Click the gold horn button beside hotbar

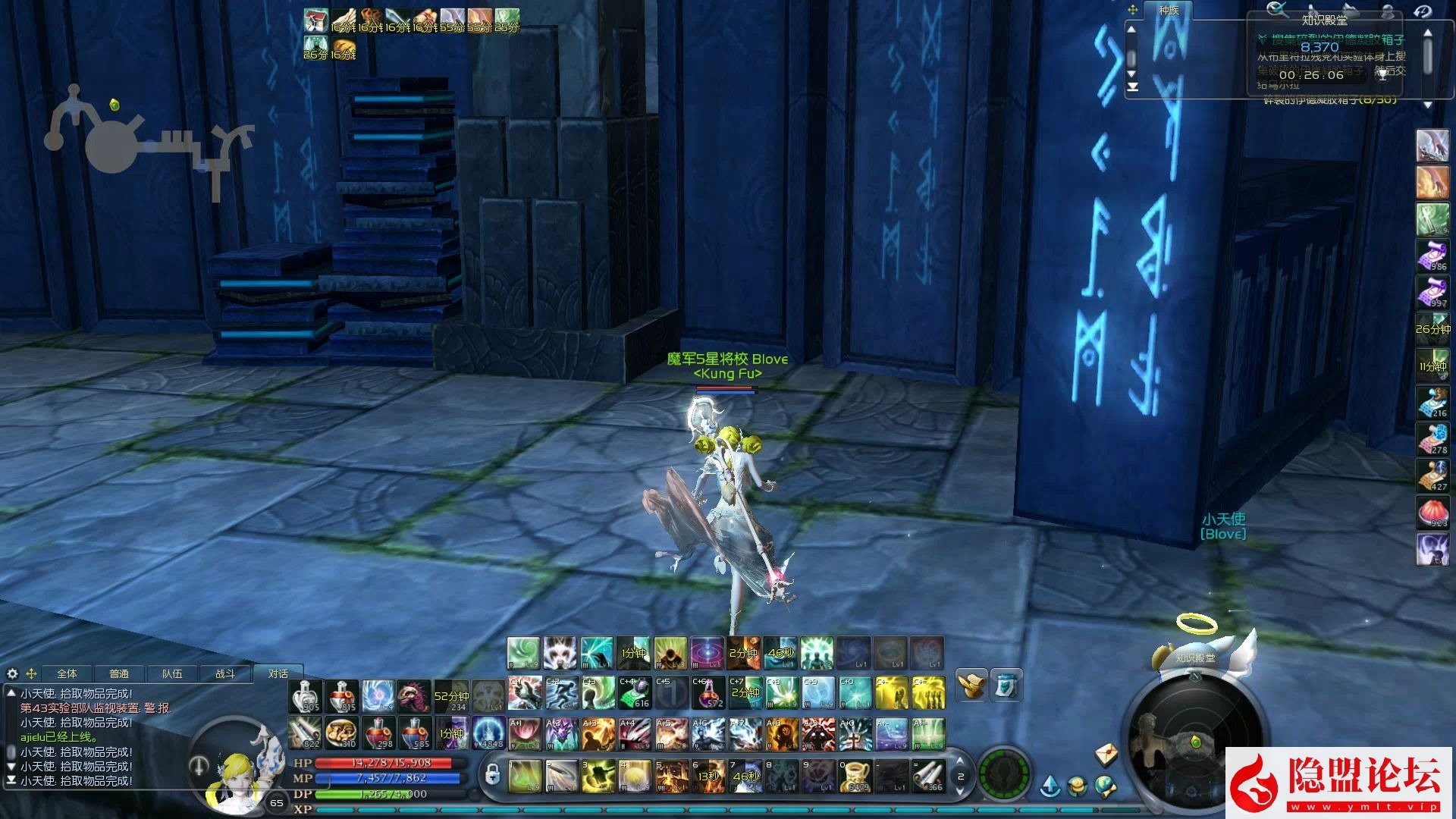tap(971, 685)
